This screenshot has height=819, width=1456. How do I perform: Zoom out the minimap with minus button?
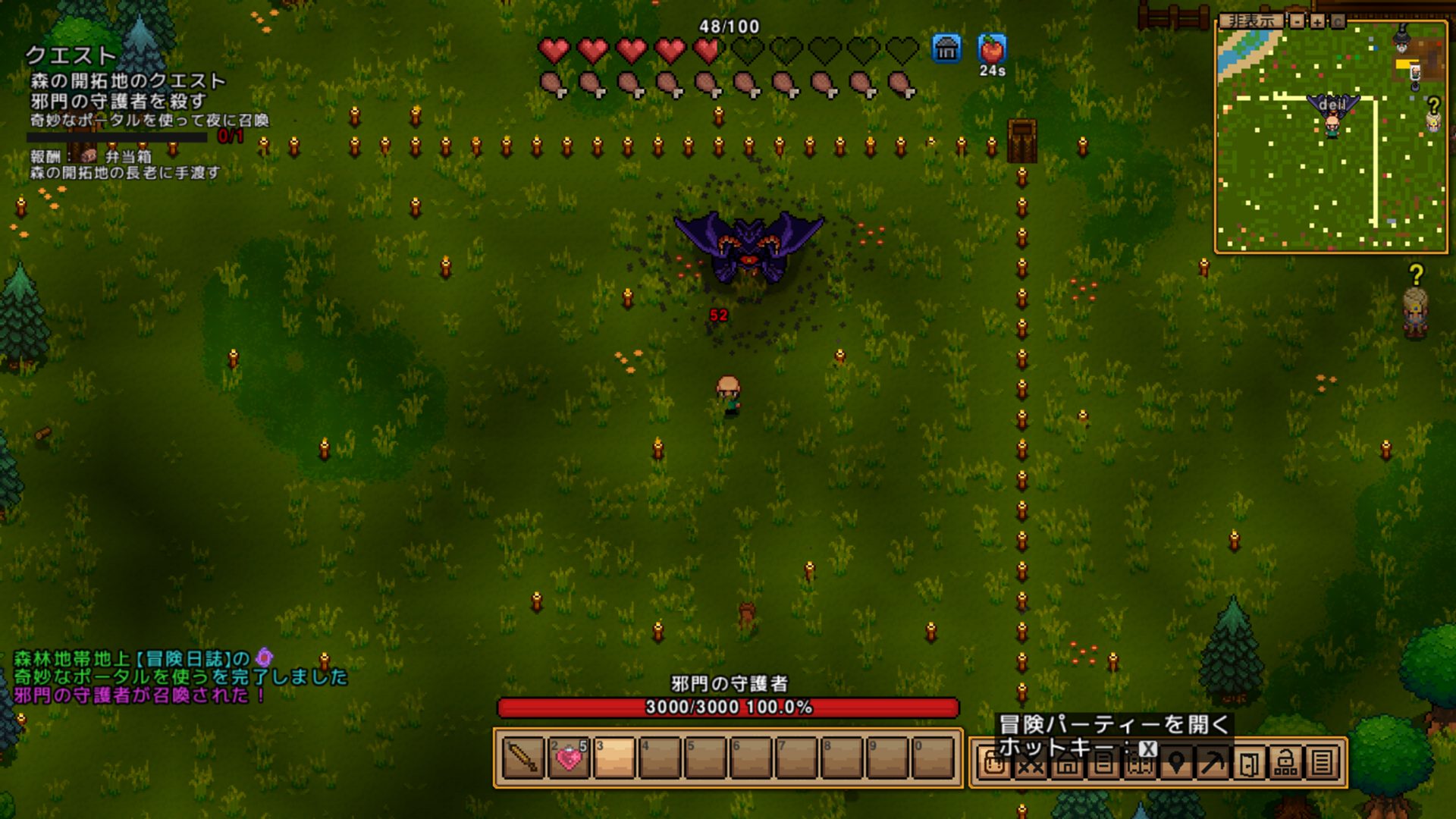[x=1298, y=21]
